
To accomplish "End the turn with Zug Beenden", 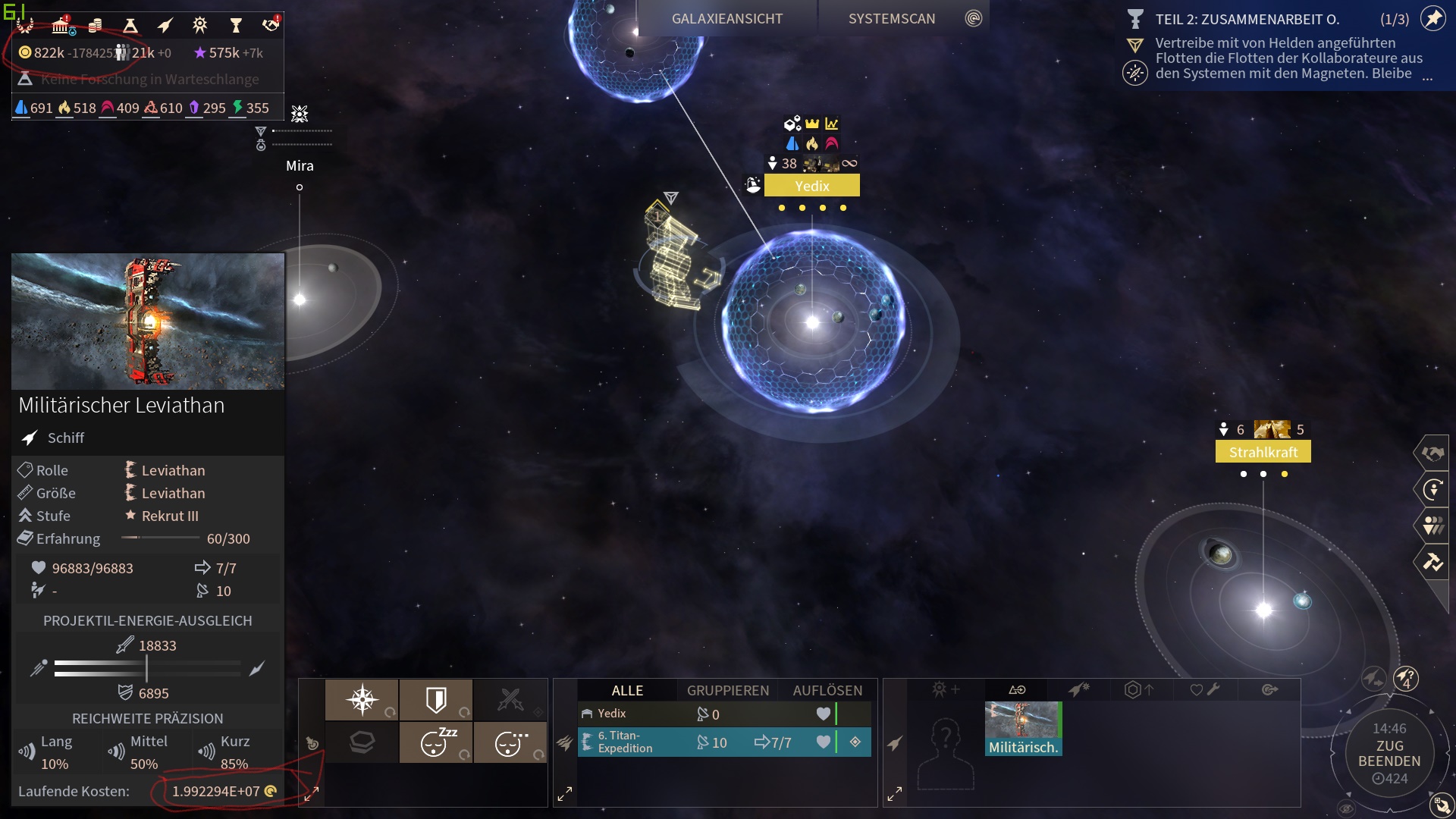I will 1389,754.
